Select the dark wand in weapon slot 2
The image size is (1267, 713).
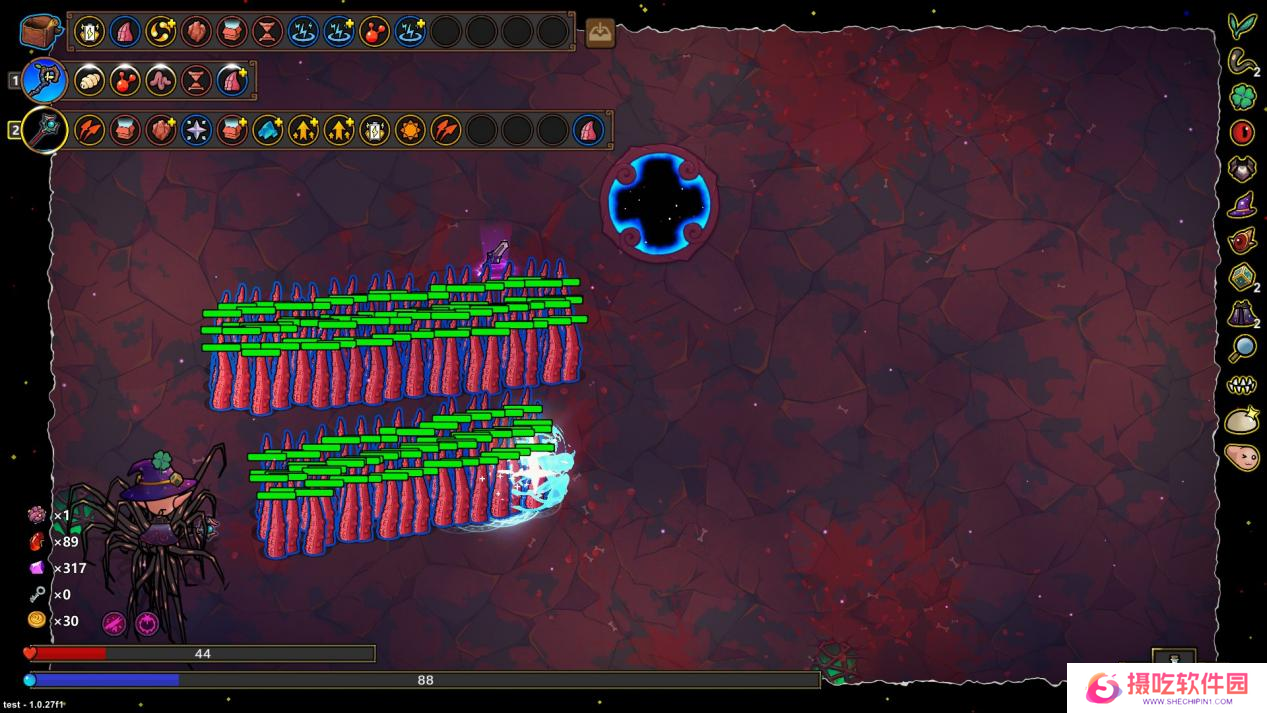coord(45,130)
